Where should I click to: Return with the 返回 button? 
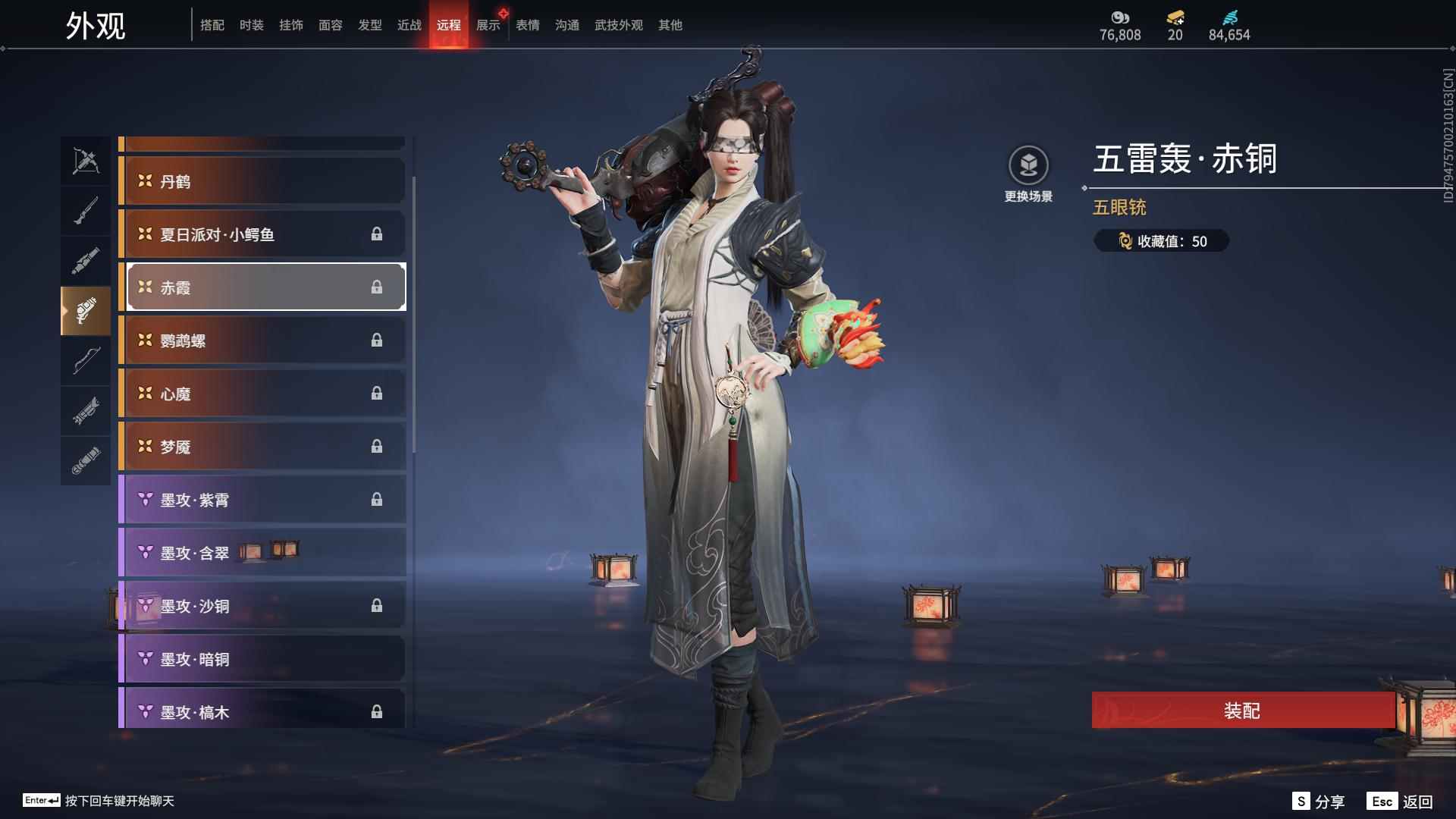tap(1401, 802)
